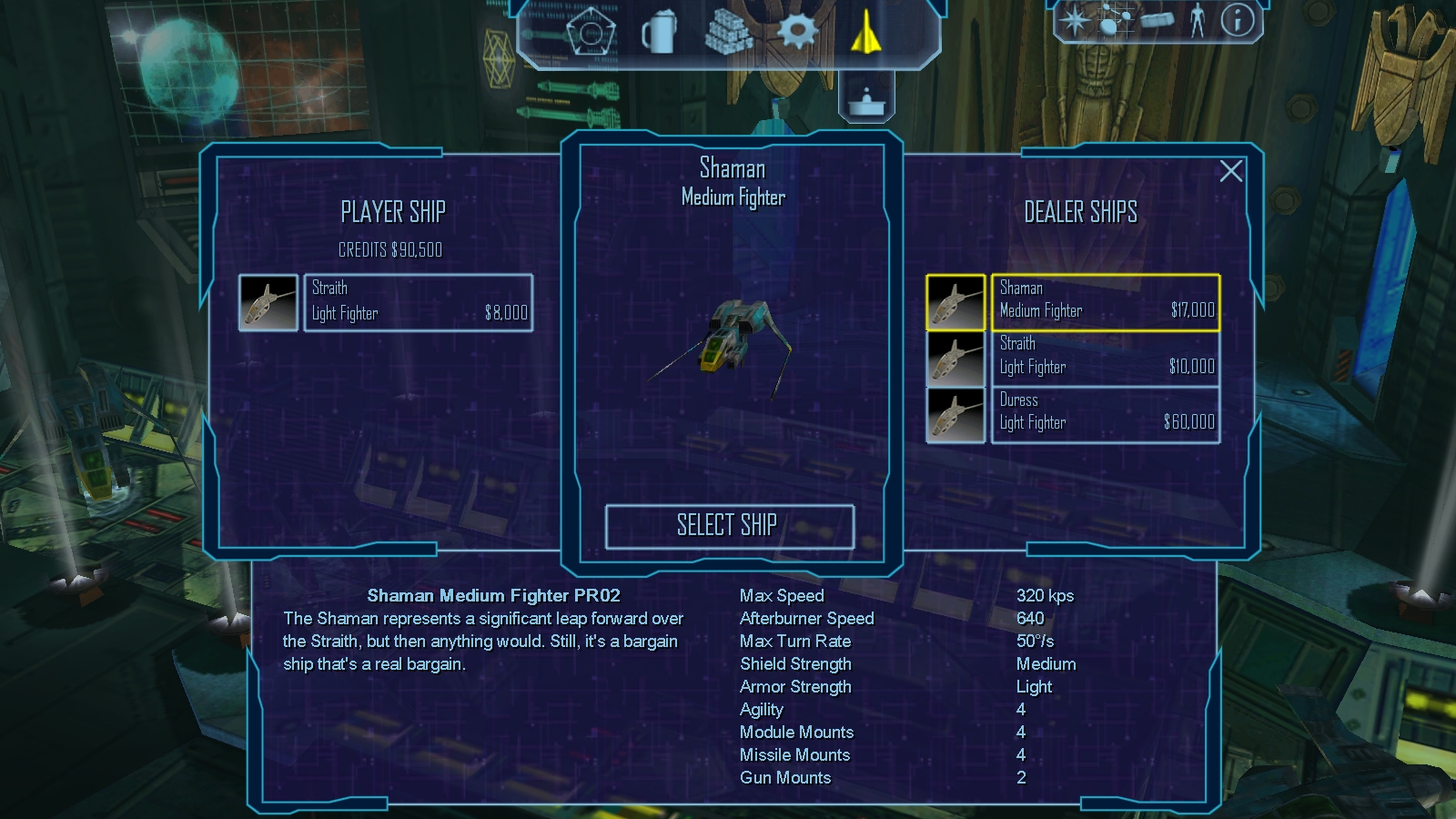Choose the $10,000 Straith from dealer ships

click(1105, 358)
